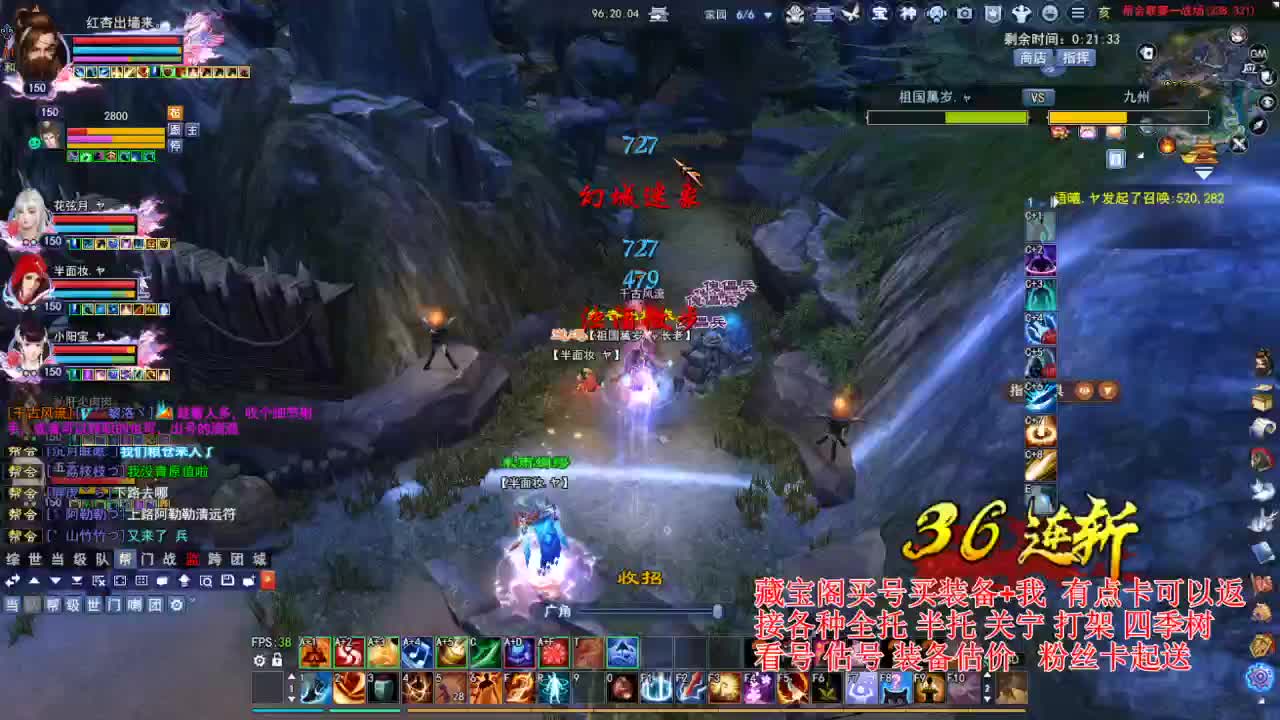This screenshot has height=720, width=1280.
Task: Open the emoji face icon on top bar
Action: click(x=1051, y=13)
